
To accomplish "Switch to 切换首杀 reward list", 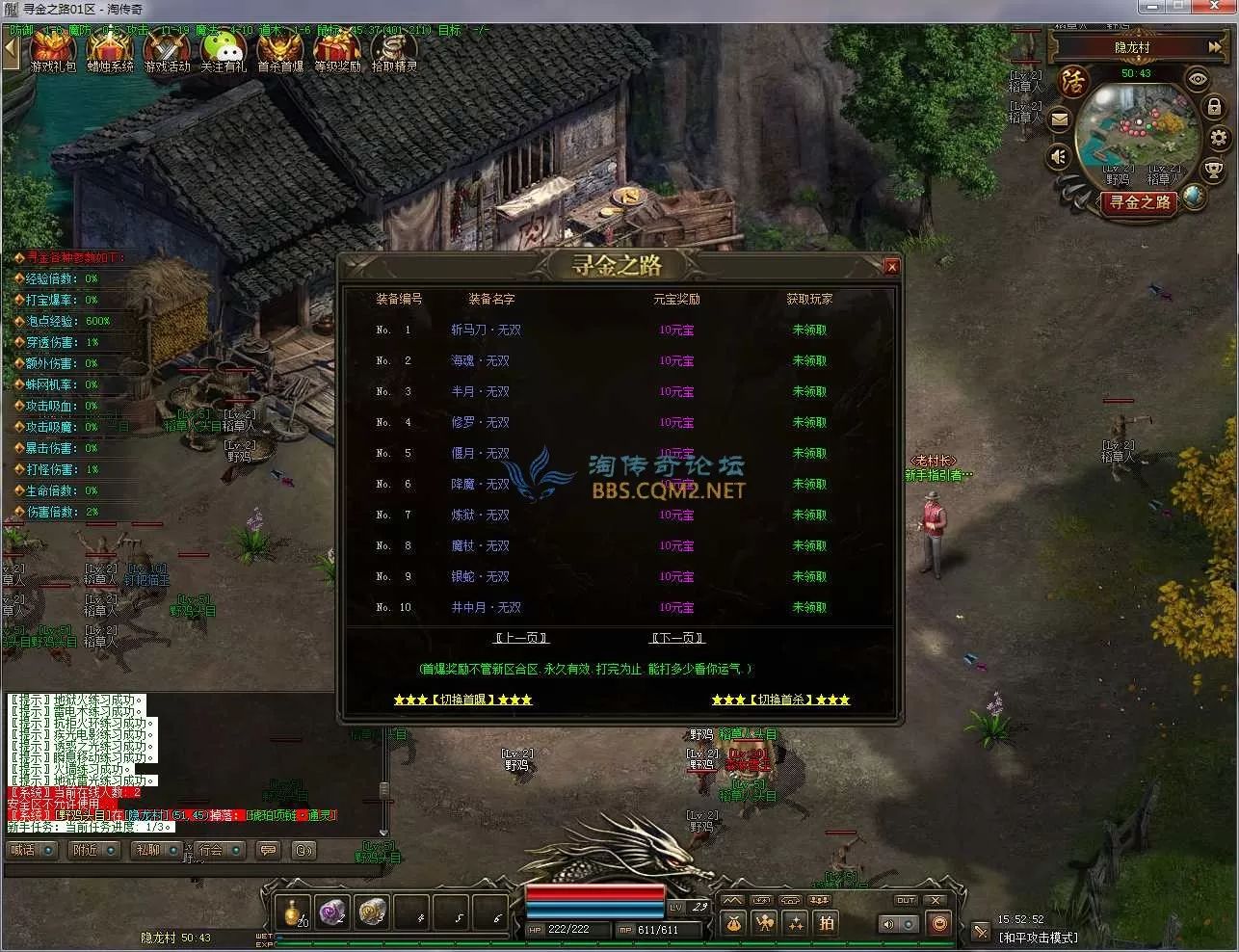I will coord(780,700).
